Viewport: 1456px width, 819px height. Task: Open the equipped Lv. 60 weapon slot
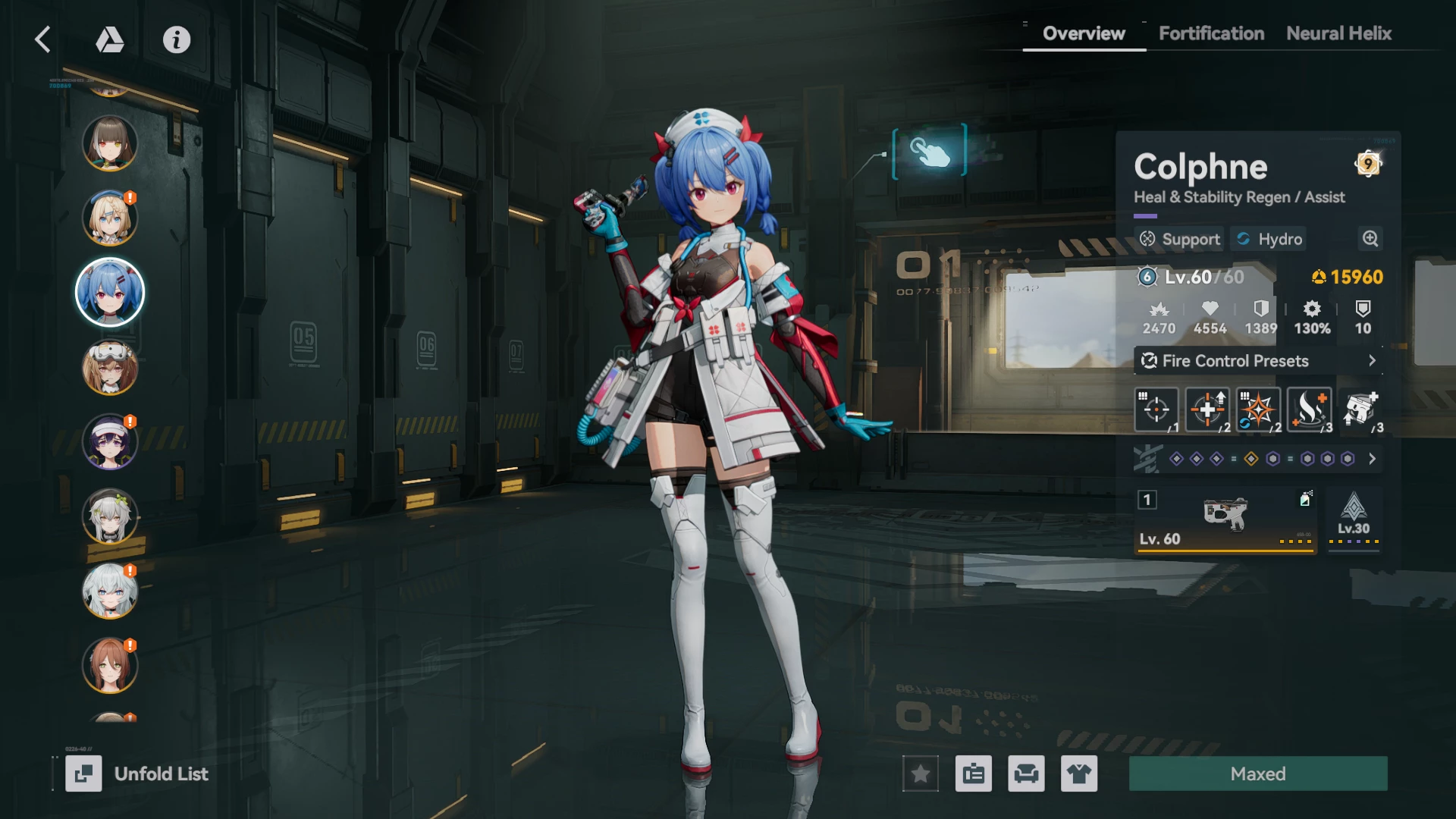1225,520
